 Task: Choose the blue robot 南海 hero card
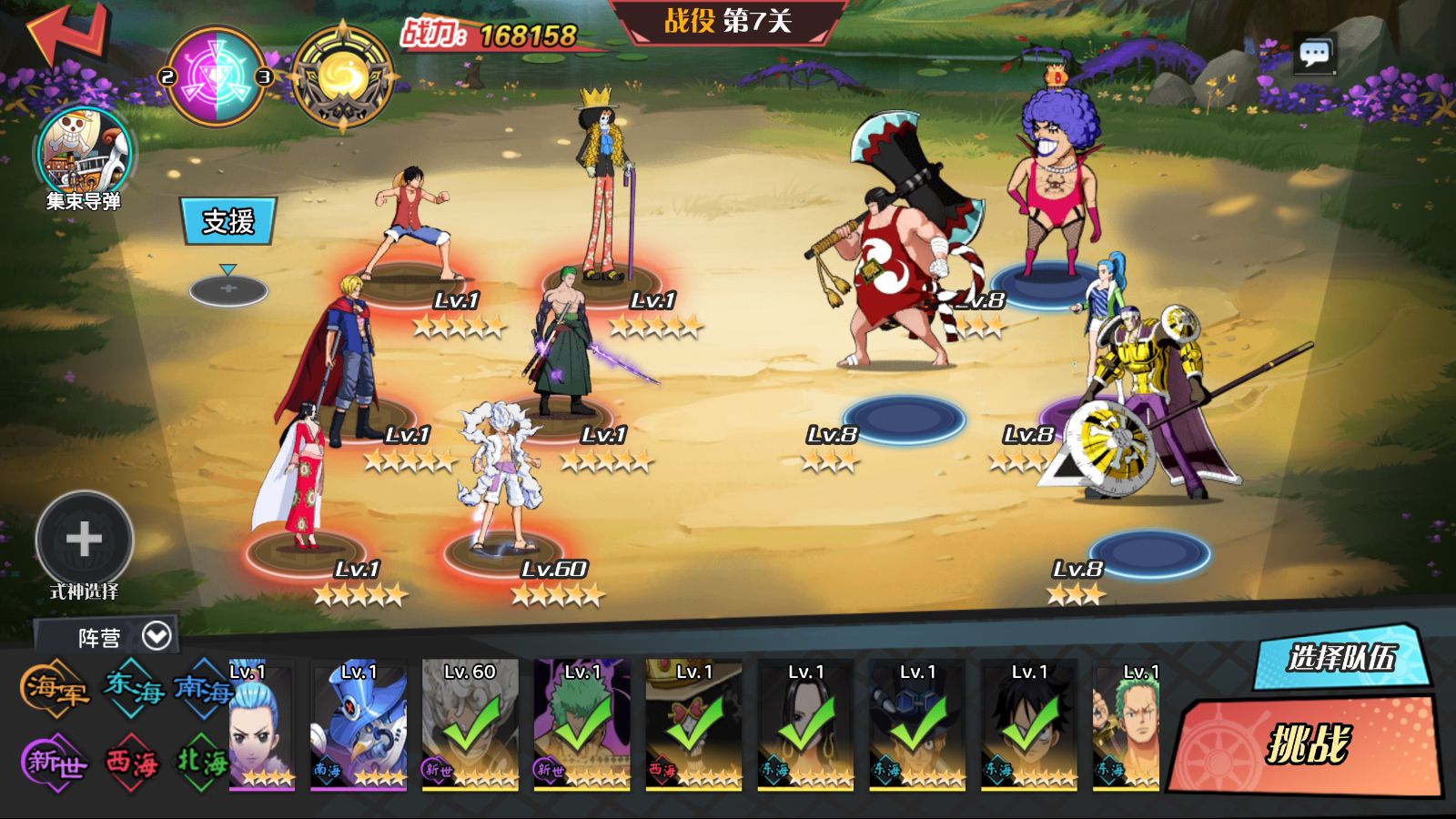click(x=359, y=724)
